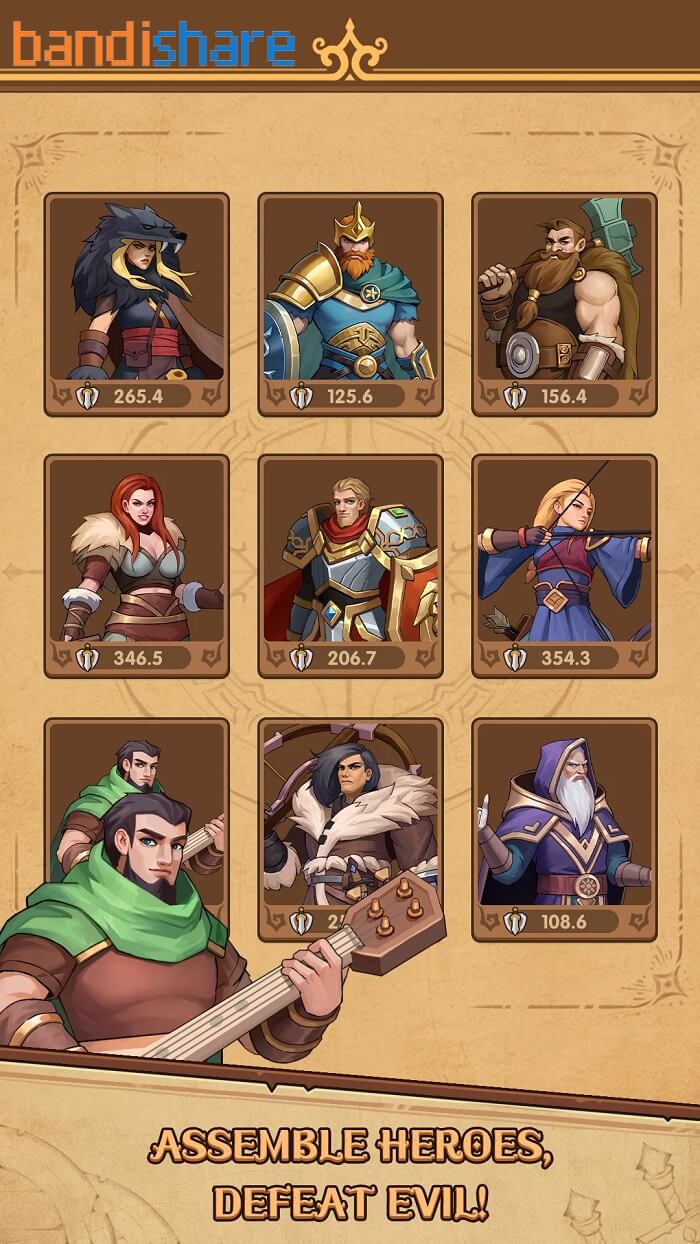Choose the armored paladin hero card

[x=350, y=565]
